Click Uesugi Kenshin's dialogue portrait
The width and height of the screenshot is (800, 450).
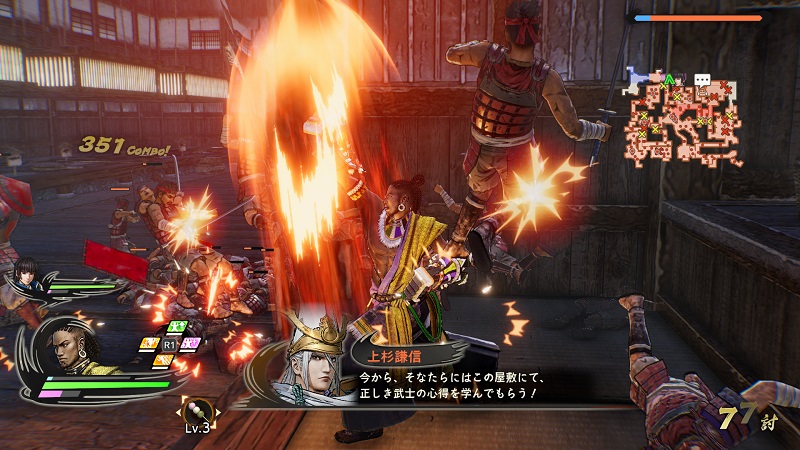click(x=305, y=358)
